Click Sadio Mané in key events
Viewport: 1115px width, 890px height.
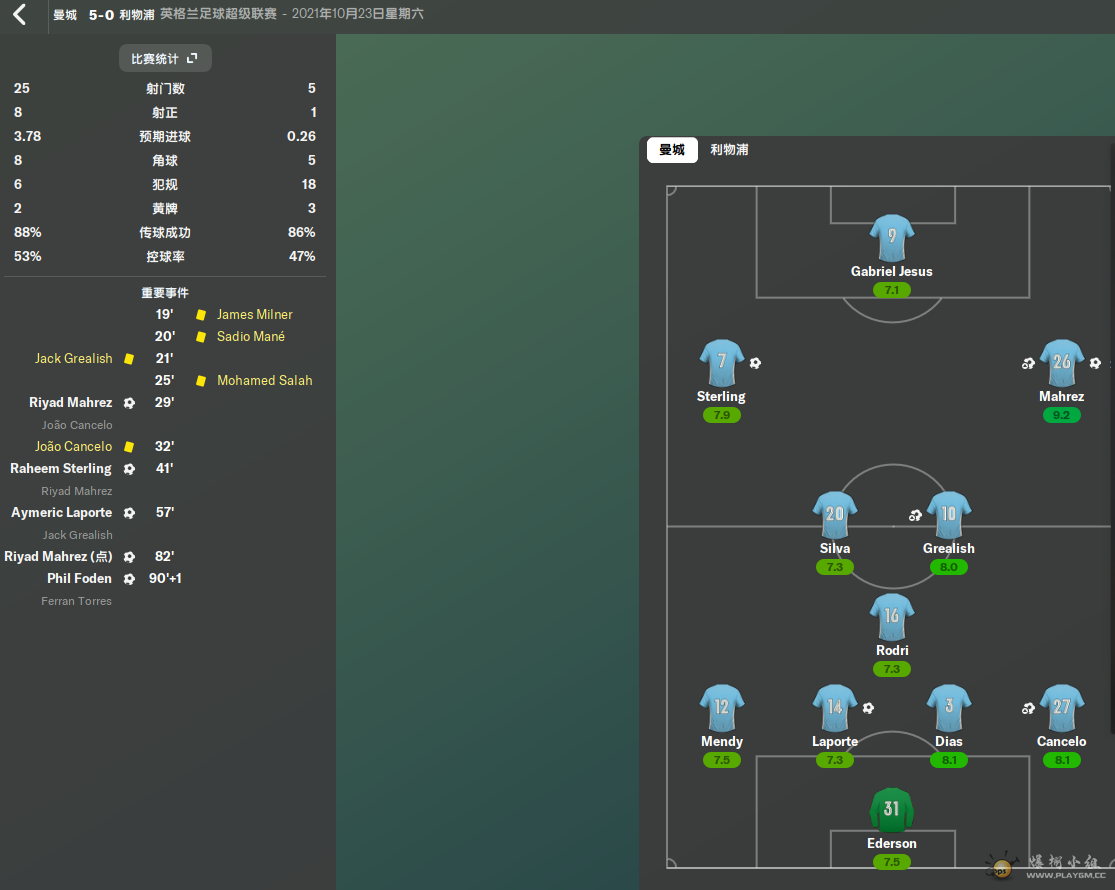coord(250,337)
